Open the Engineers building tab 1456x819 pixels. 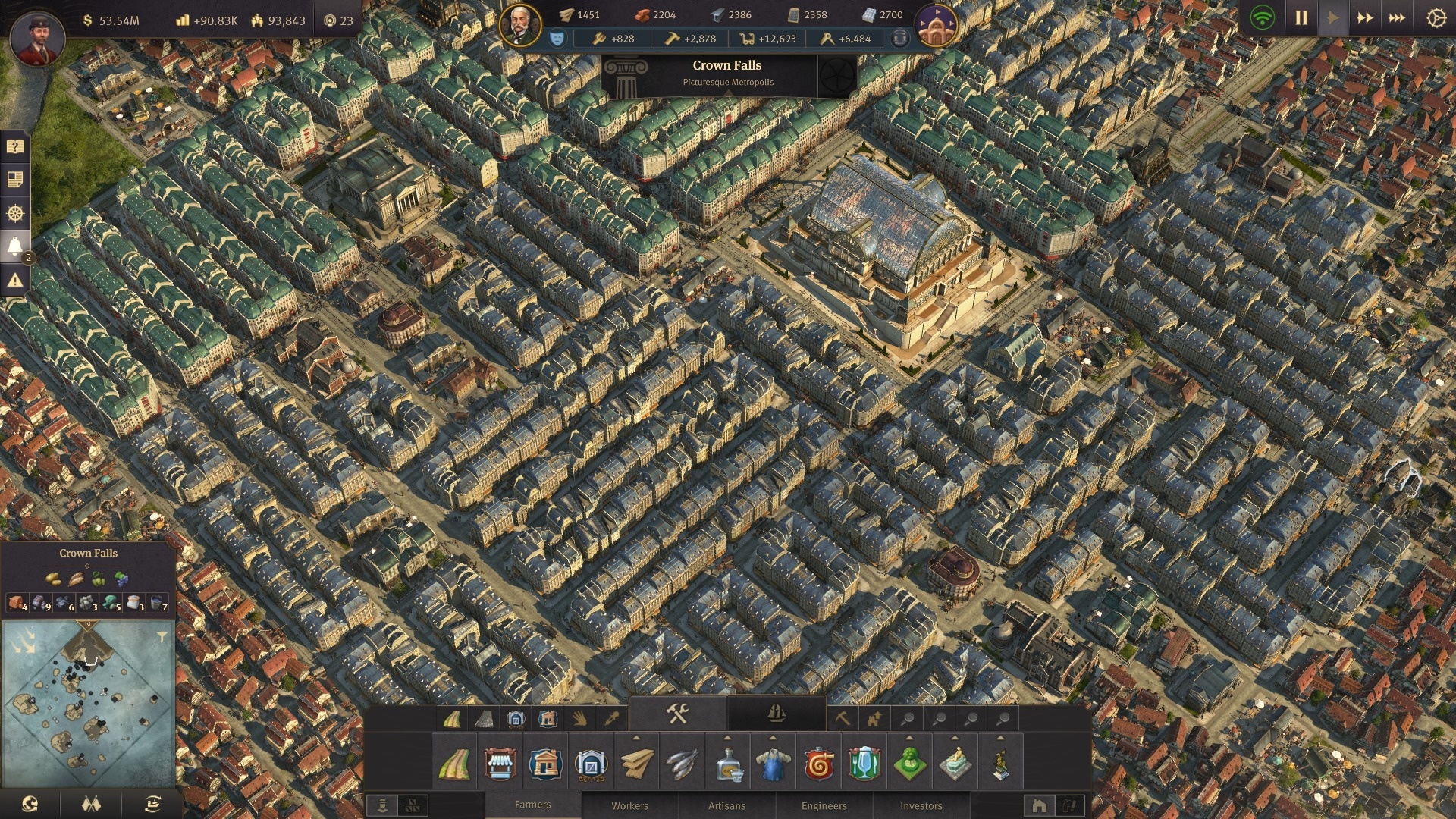tap(824, 805)
